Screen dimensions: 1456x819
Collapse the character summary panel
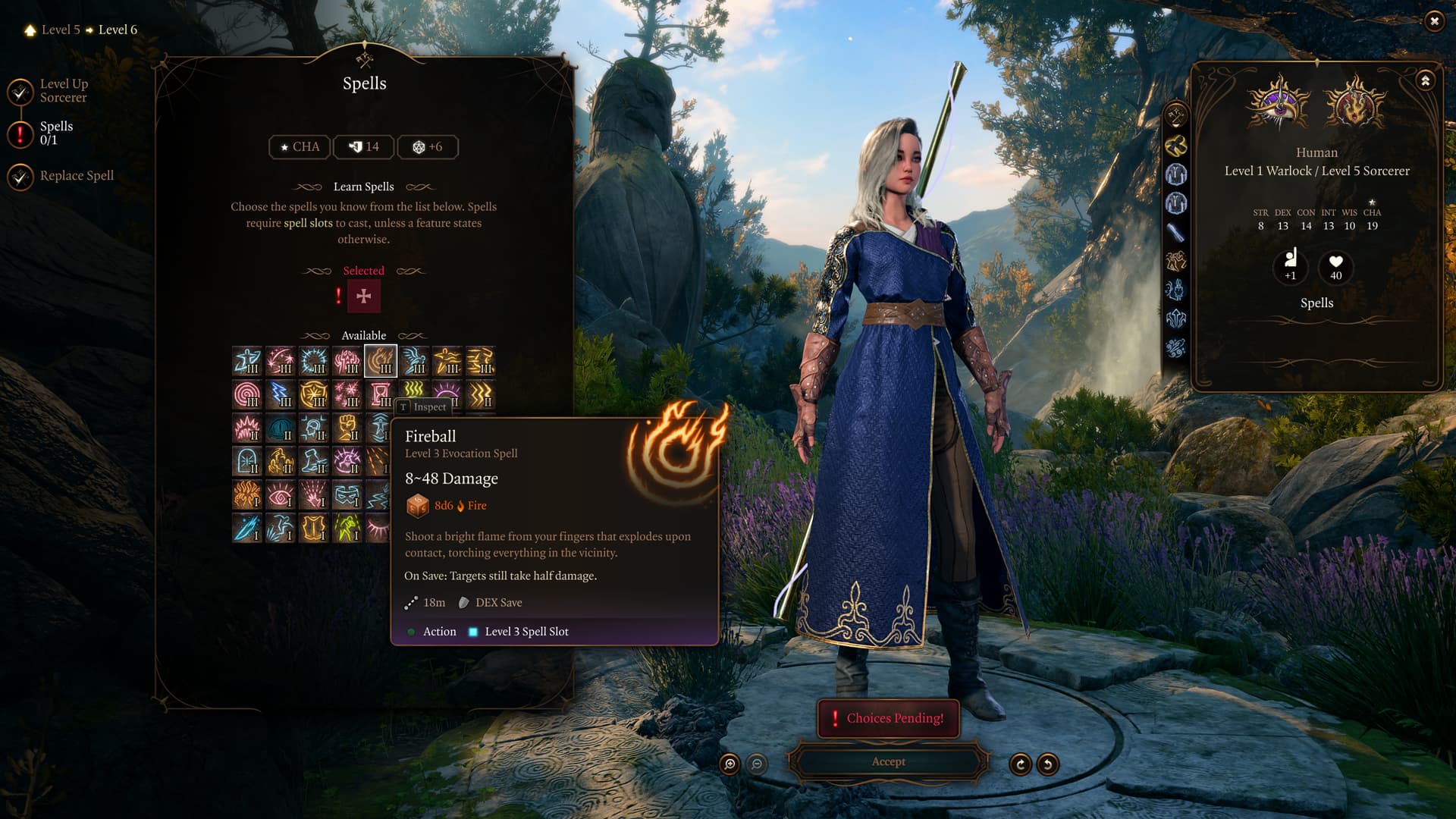tap(1425, 80)
